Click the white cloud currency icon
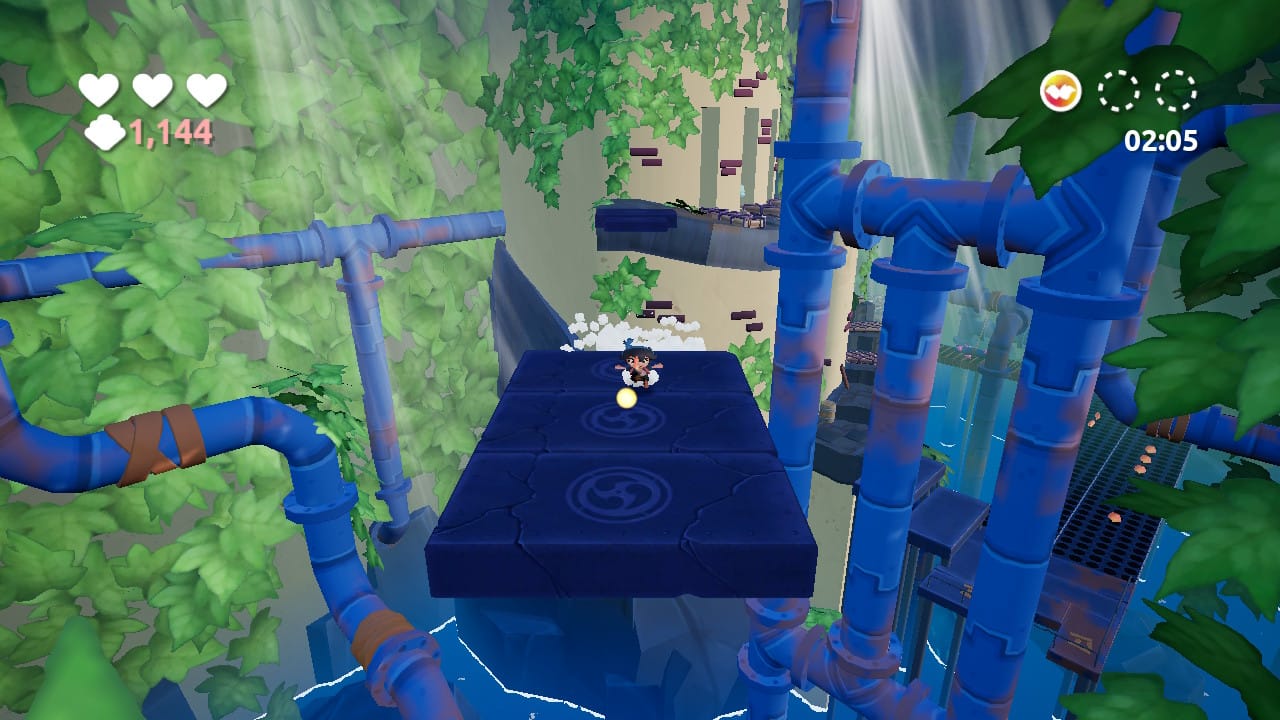The width and height of the screenshot is (1280, 720). (x=104, y=132)
